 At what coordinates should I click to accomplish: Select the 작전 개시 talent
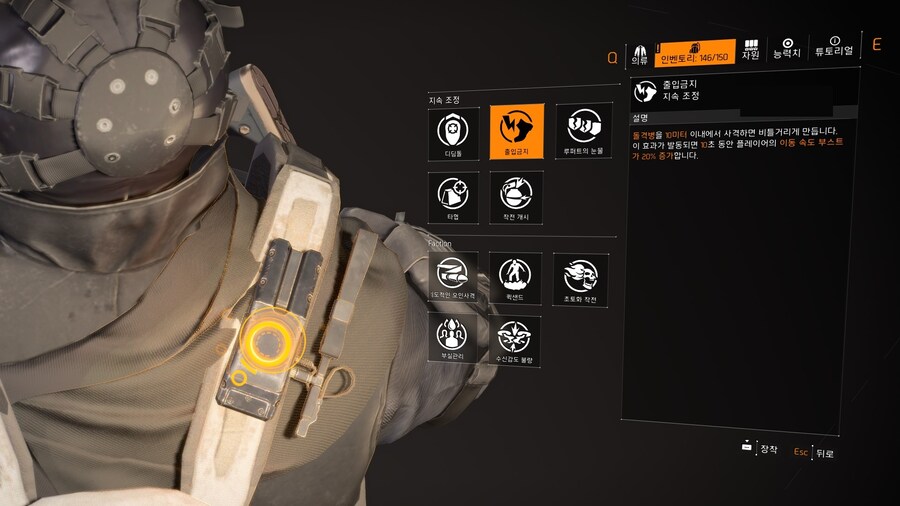point(517,196)
